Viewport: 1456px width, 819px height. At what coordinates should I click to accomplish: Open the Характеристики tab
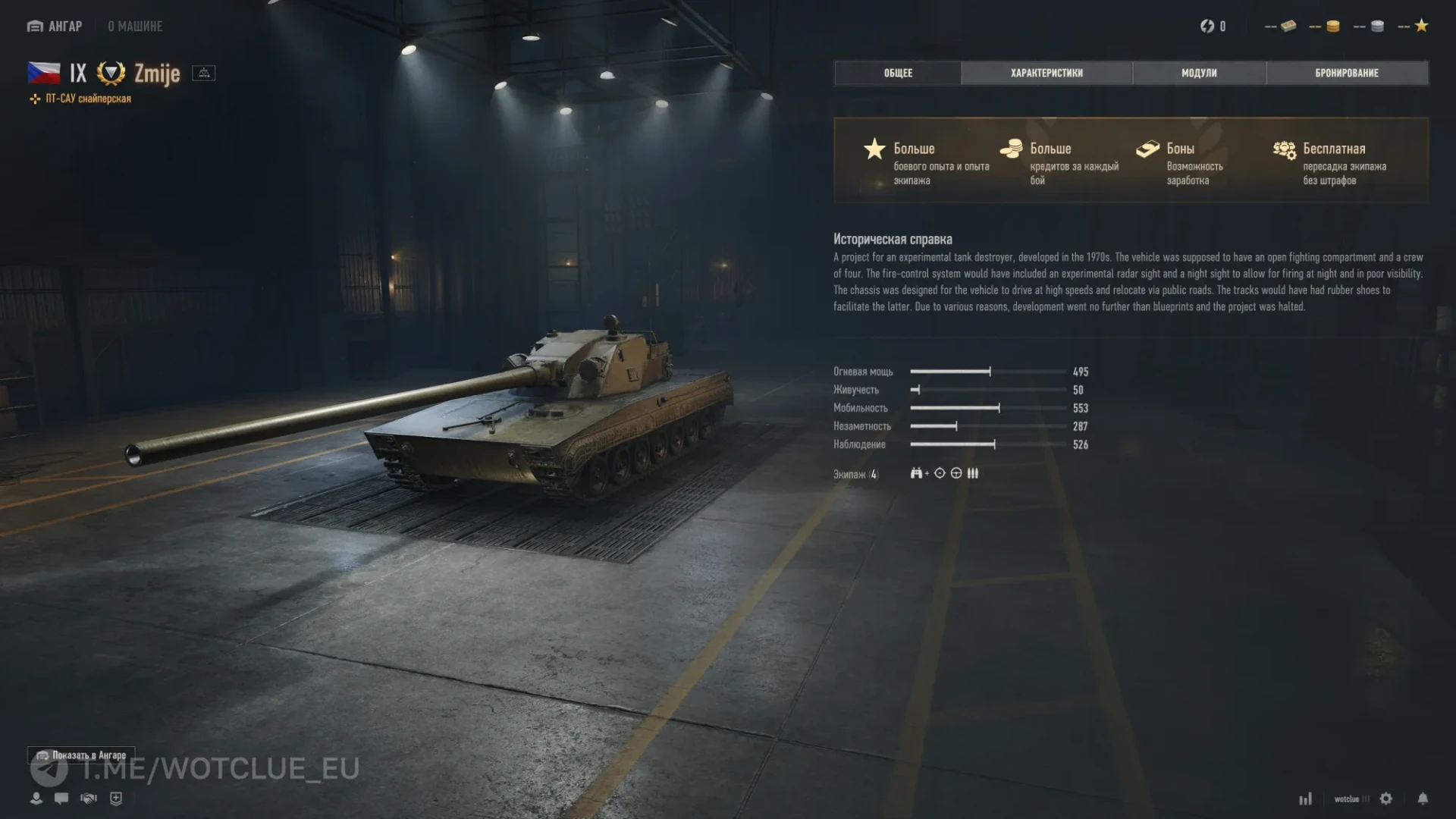pos(1046,73)
